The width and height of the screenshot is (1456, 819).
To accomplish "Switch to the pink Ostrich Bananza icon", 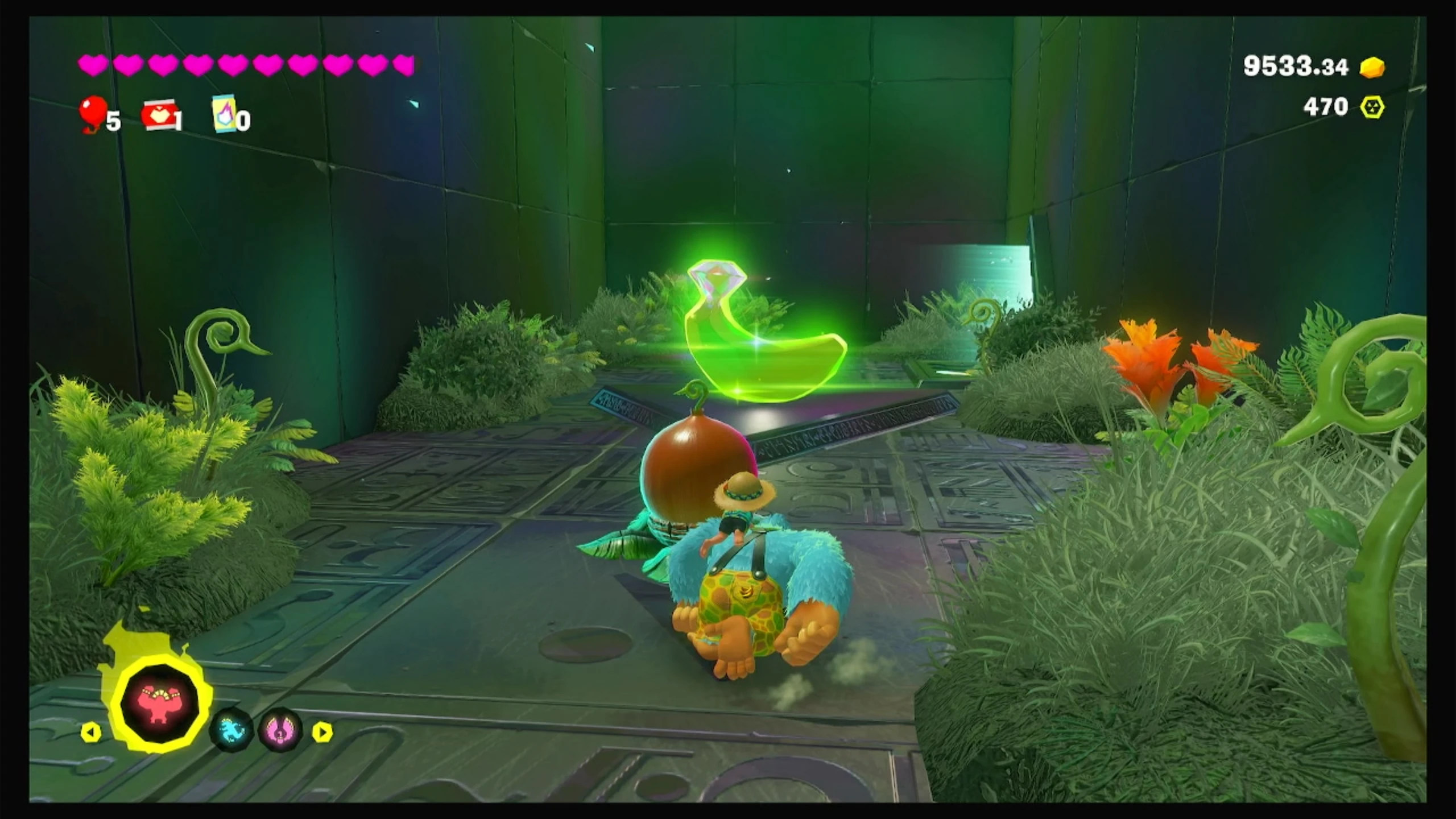I will [280, 731].
